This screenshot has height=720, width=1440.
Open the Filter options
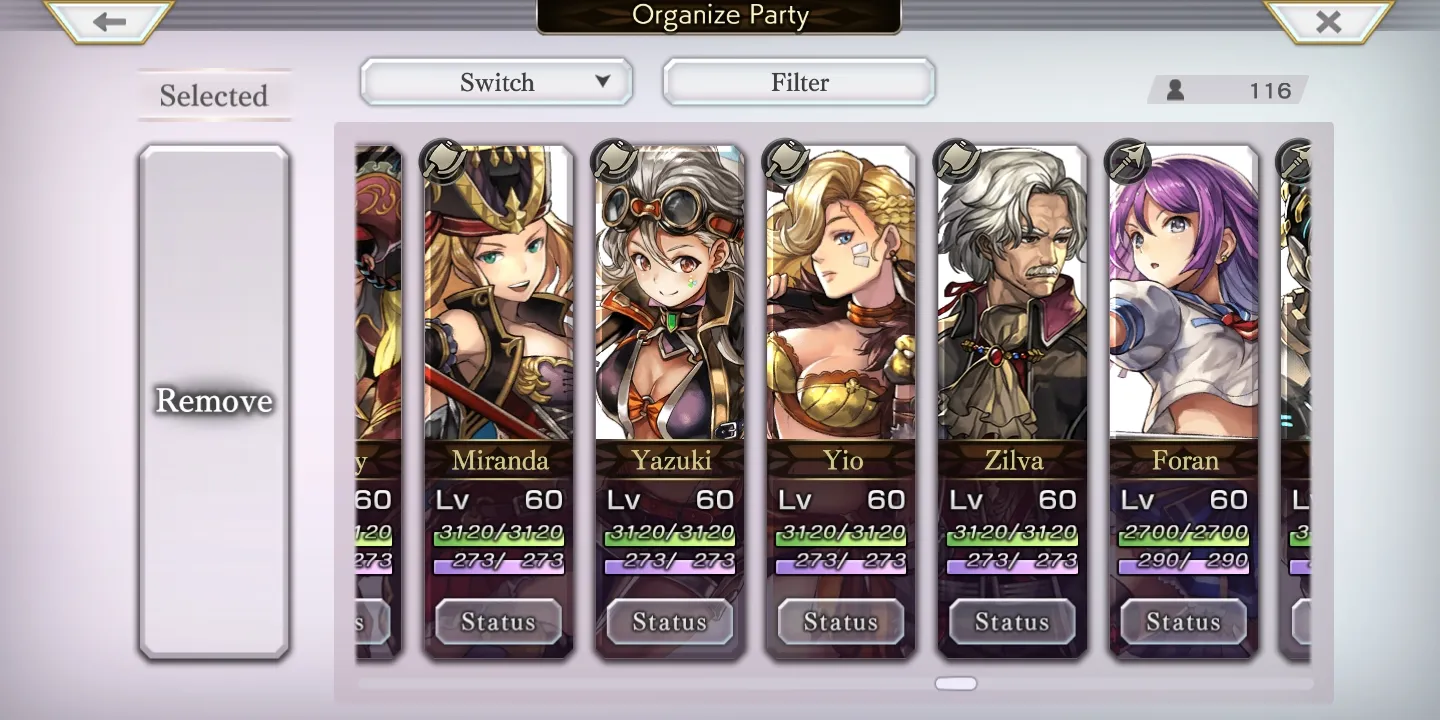tap(799, 82)
